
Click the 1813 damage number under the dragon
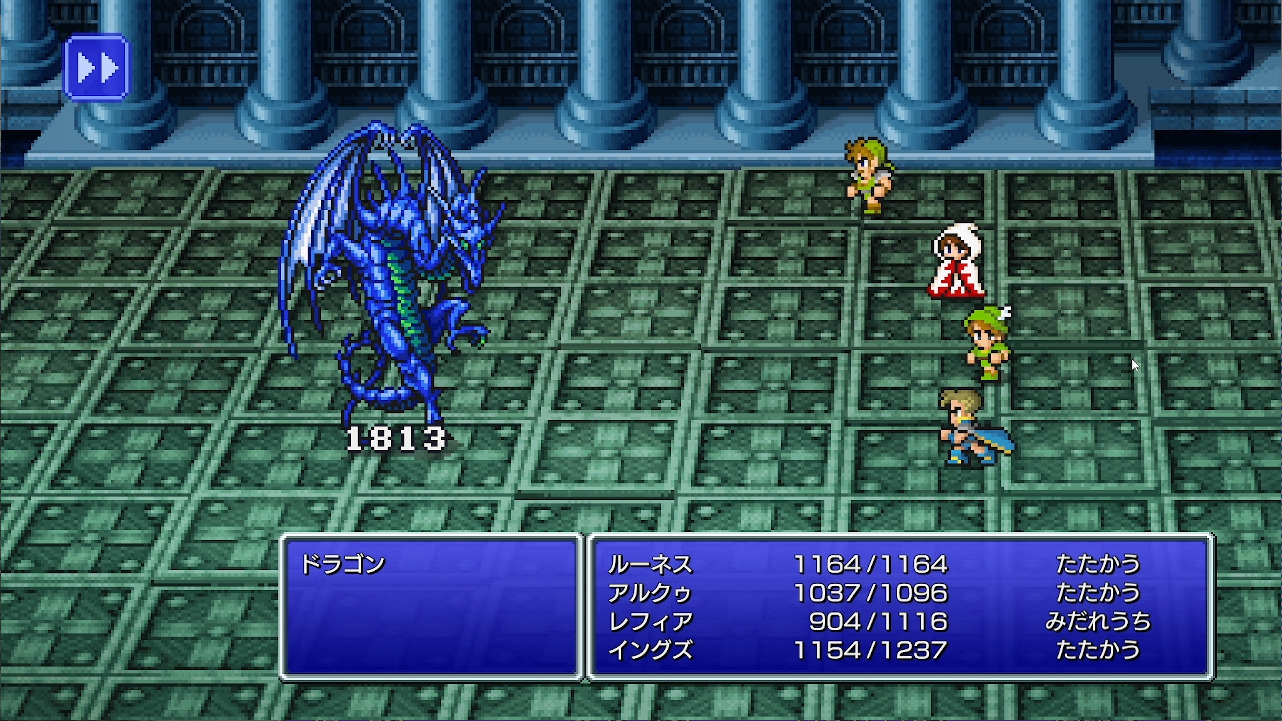tap(400, 436)
